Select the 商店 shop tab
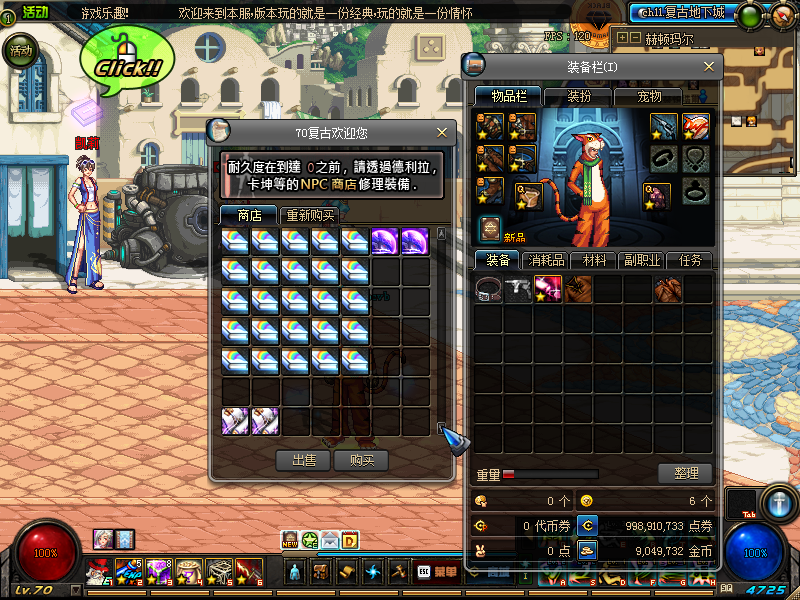The image size is (800, 600). coord(248,215)
